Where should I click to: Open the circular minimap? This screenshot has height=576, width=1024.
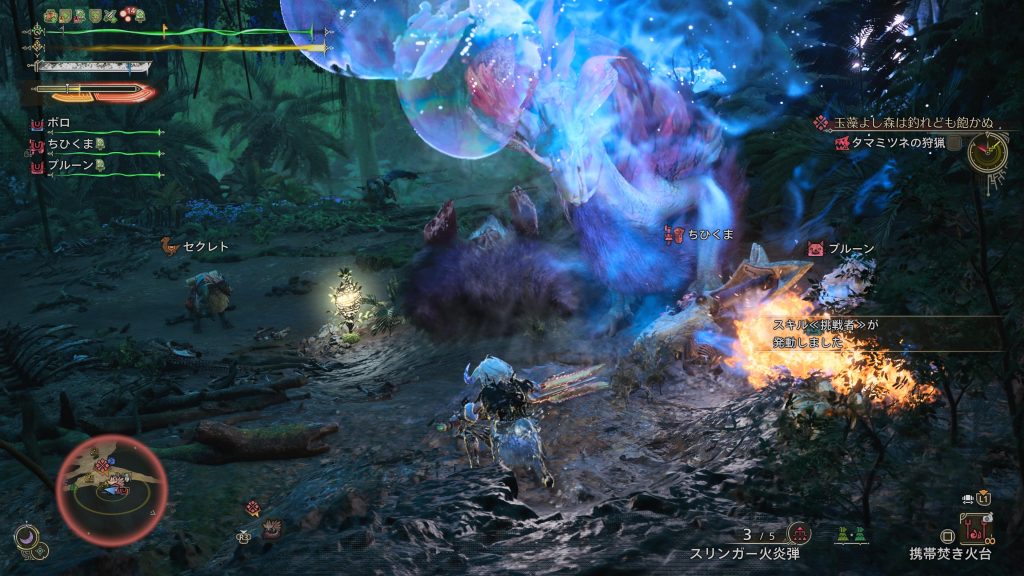(x=110, y=484)
